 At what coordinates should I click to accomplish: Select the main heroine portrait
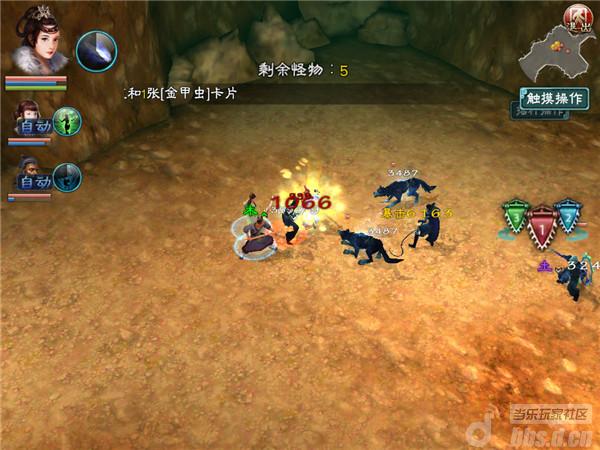click(x=37, y=40)
